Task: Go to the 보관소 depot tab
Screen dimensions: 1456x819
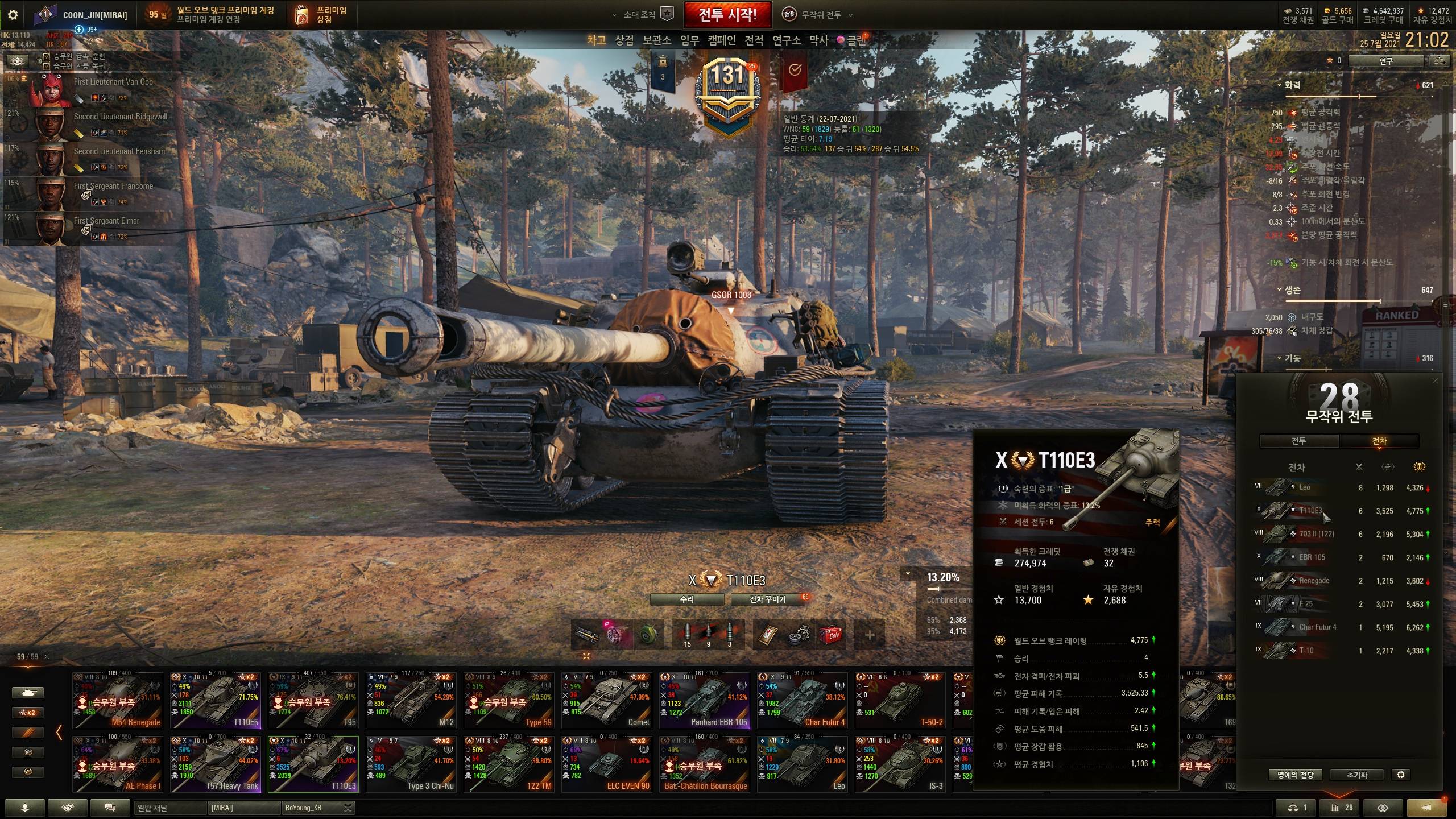Action: pyautogui.click(x=656, y=40)
